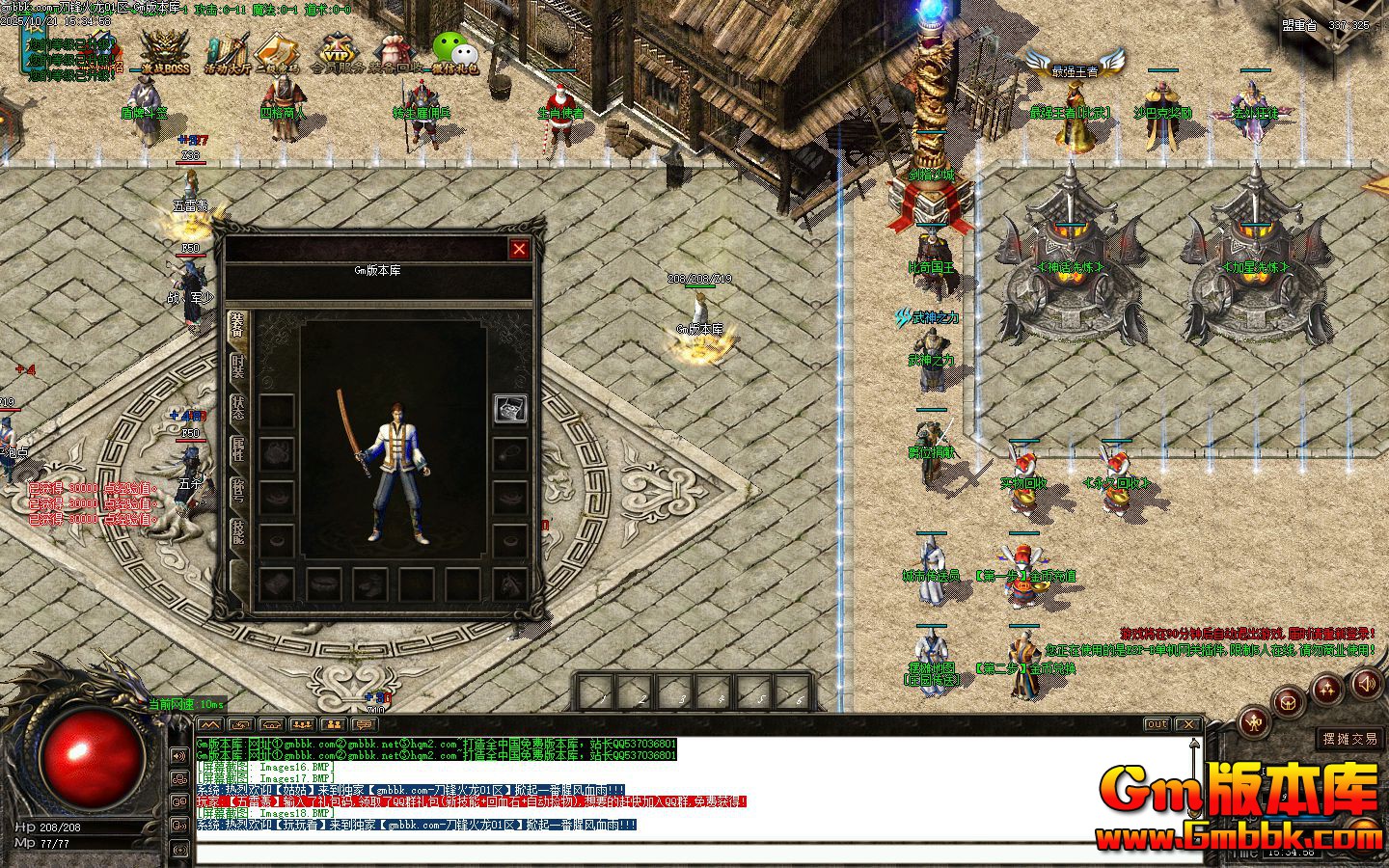Click the 'out' button on chat bar

click(x=1156, y=724)
